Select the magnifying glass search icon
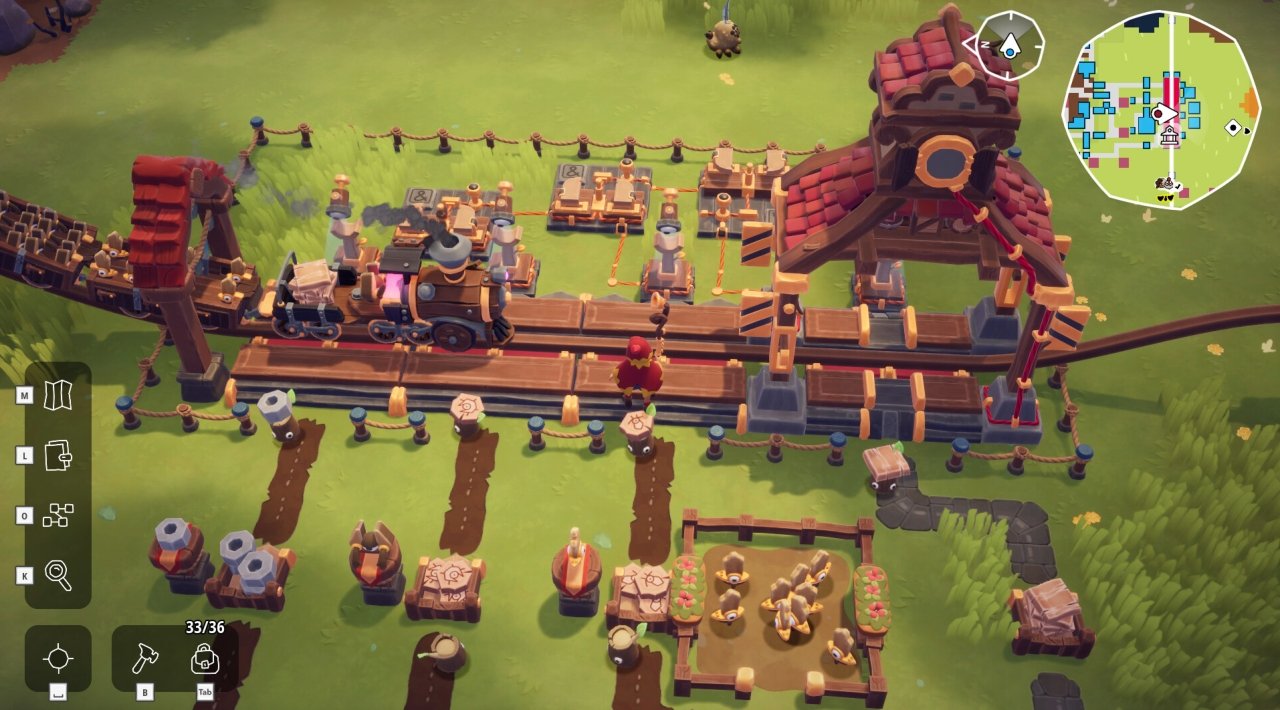 (x=58, y=576)
